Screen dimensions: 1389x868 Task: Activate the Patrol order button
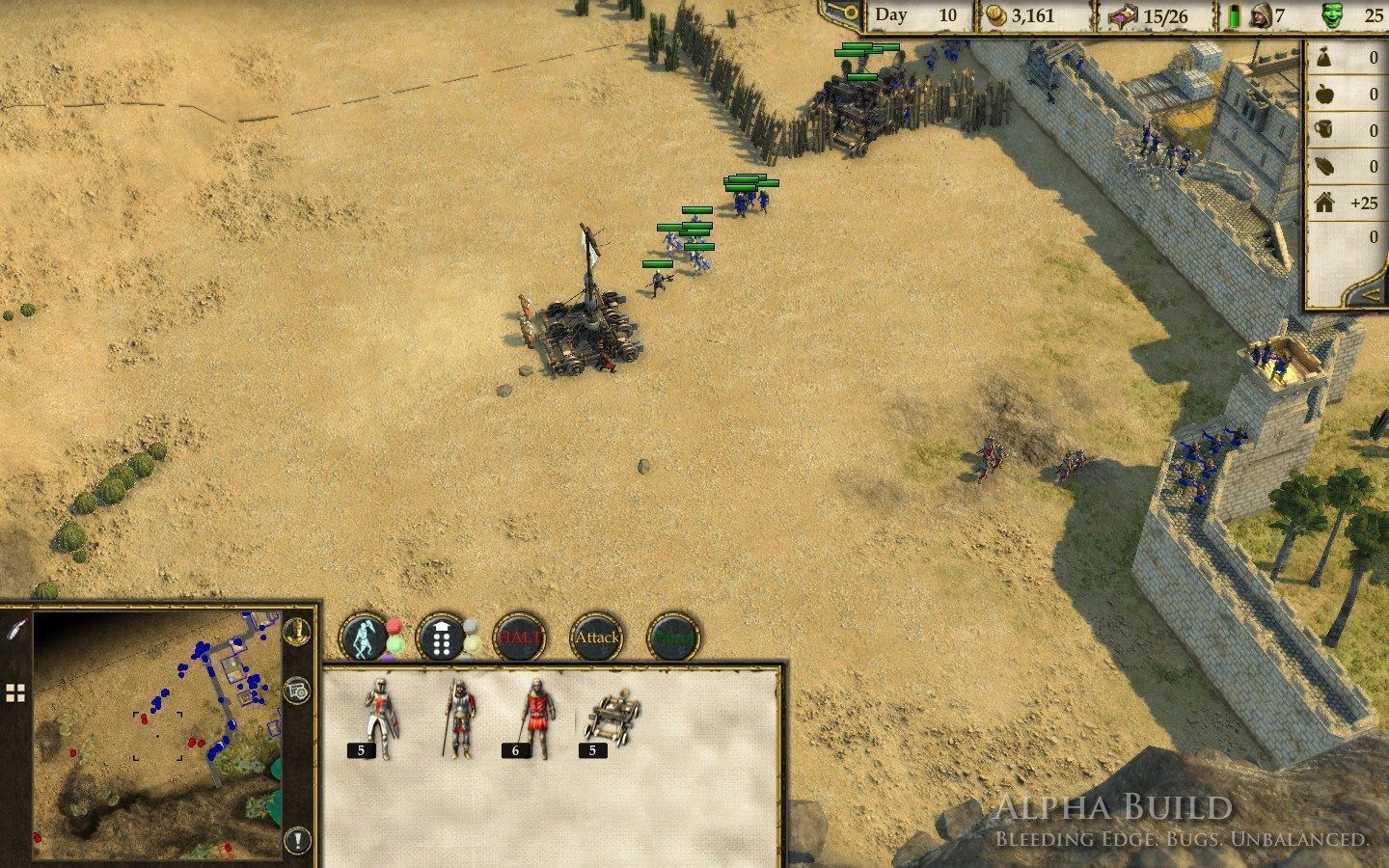pyautogui.click(x=673, y=637)
